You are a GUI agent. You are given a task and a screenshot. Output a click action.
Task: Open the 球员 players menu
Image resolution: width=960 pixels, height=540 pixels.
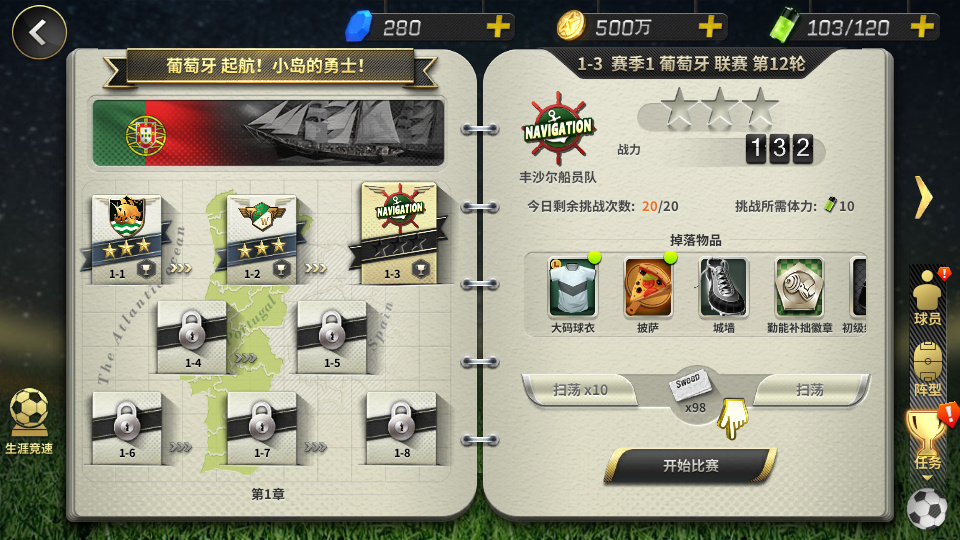click(x=928, y=297)
